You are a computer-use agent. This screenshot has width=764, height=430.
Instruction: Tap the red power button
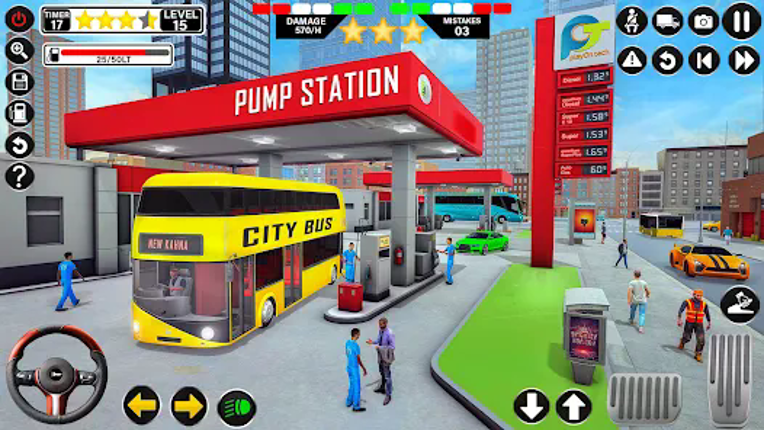(19, 19)
